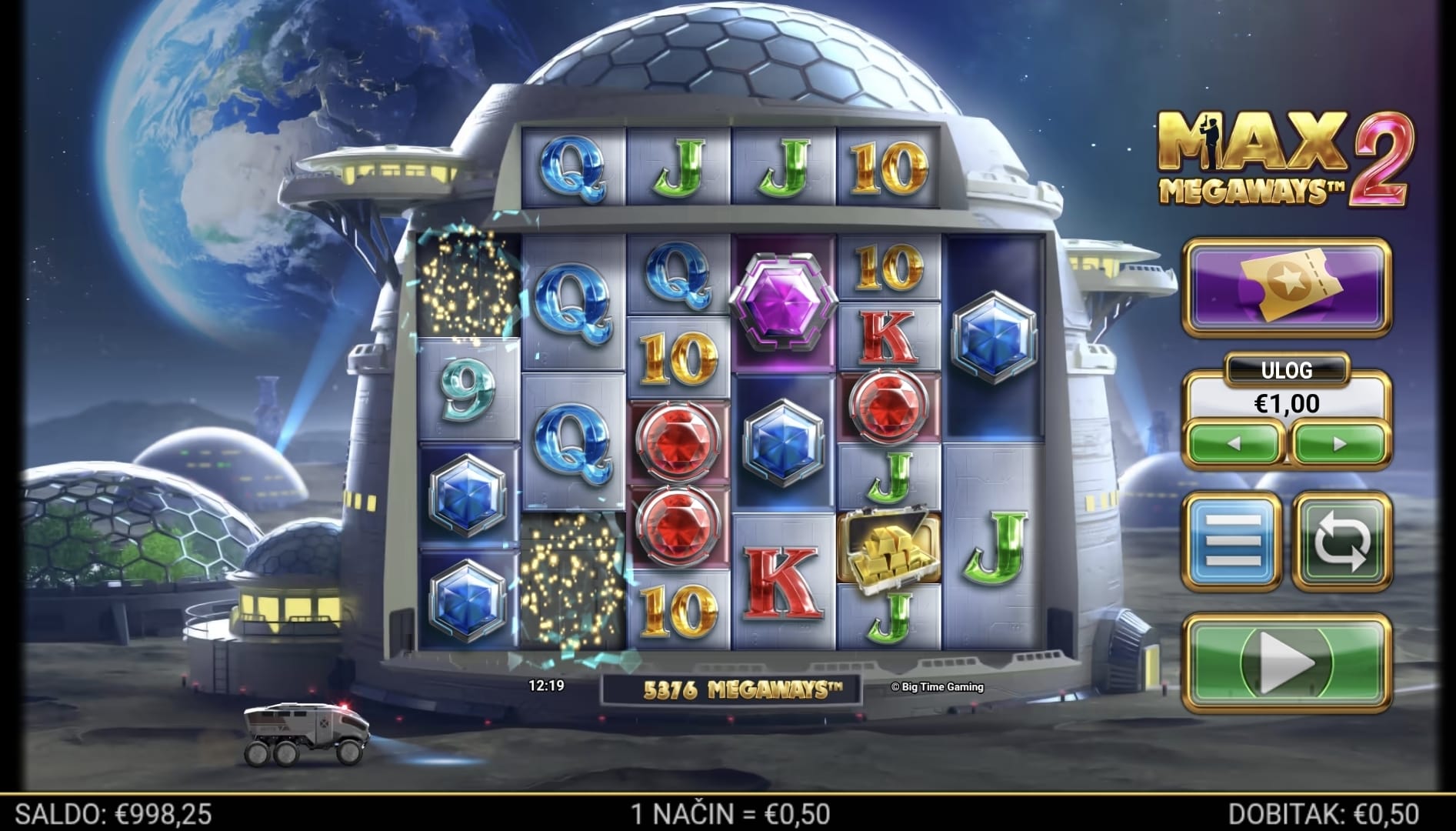Activate the autoplay loop-arrows button
This screenshot has height=831, width=1456.
[x=1342, y=542]
